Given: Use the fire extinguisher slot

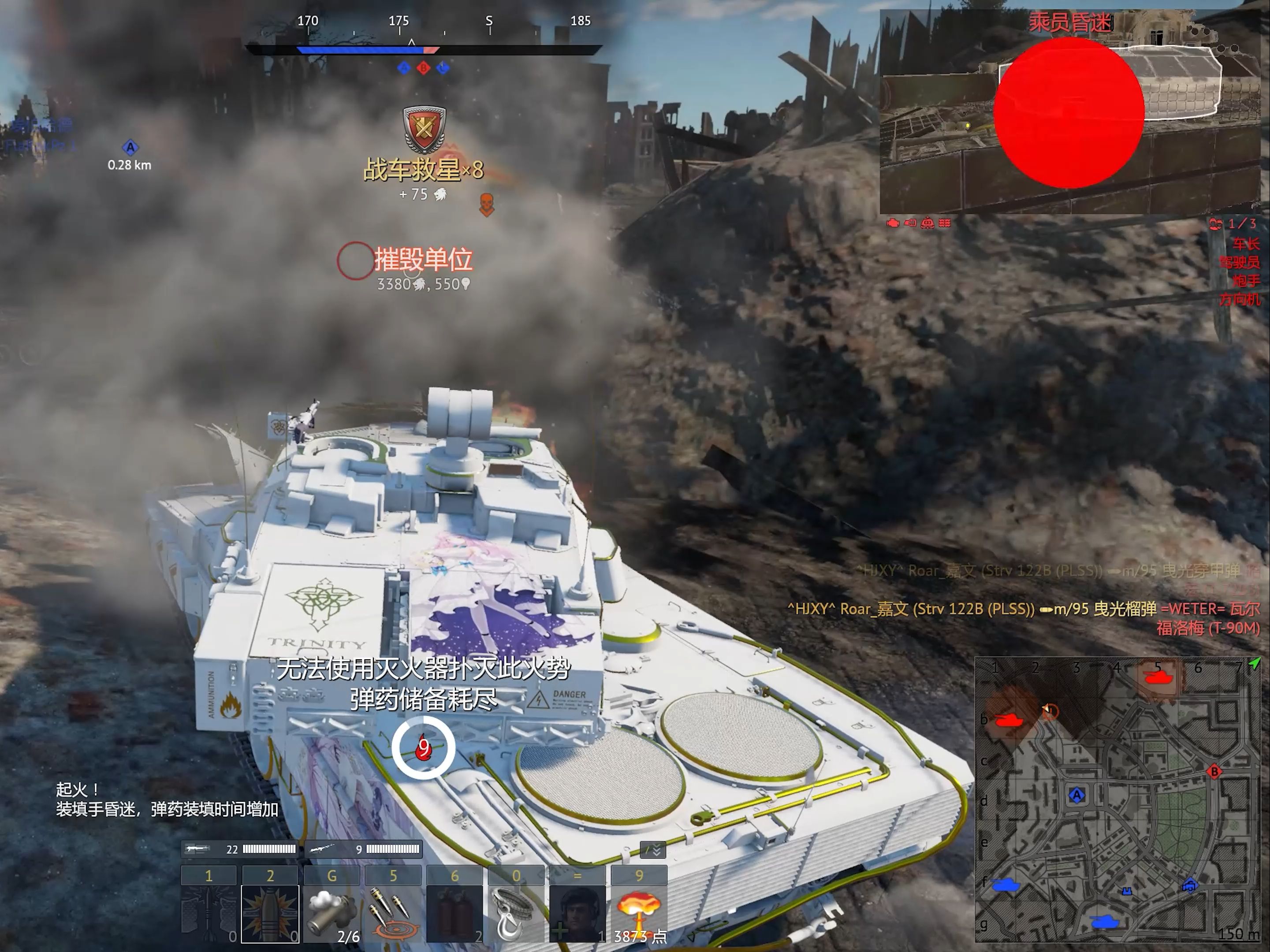Looking at the screenshot, I should point(454,914).
